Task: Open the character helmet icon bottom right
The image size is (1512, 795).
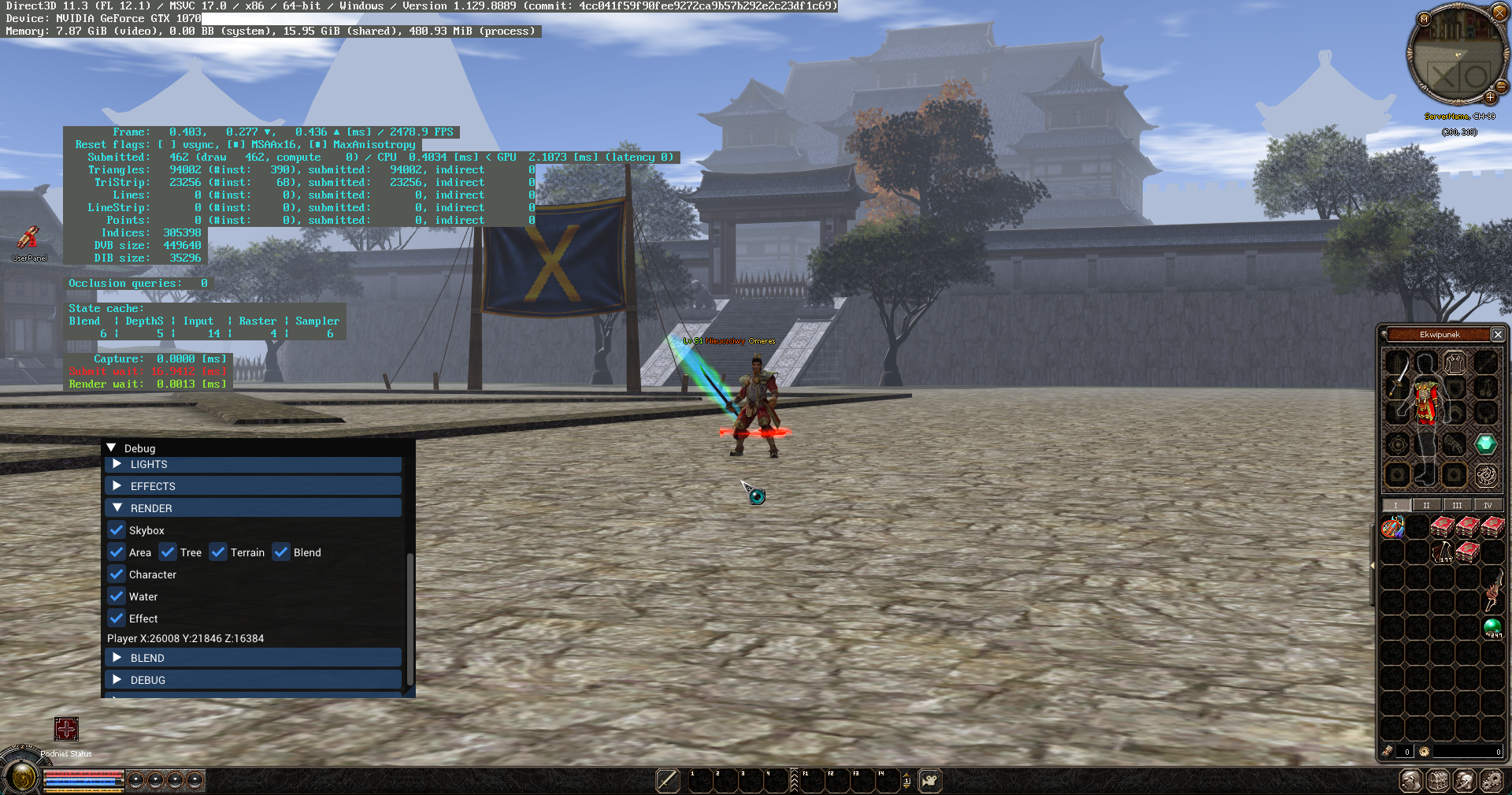Action: (1464, 782)
